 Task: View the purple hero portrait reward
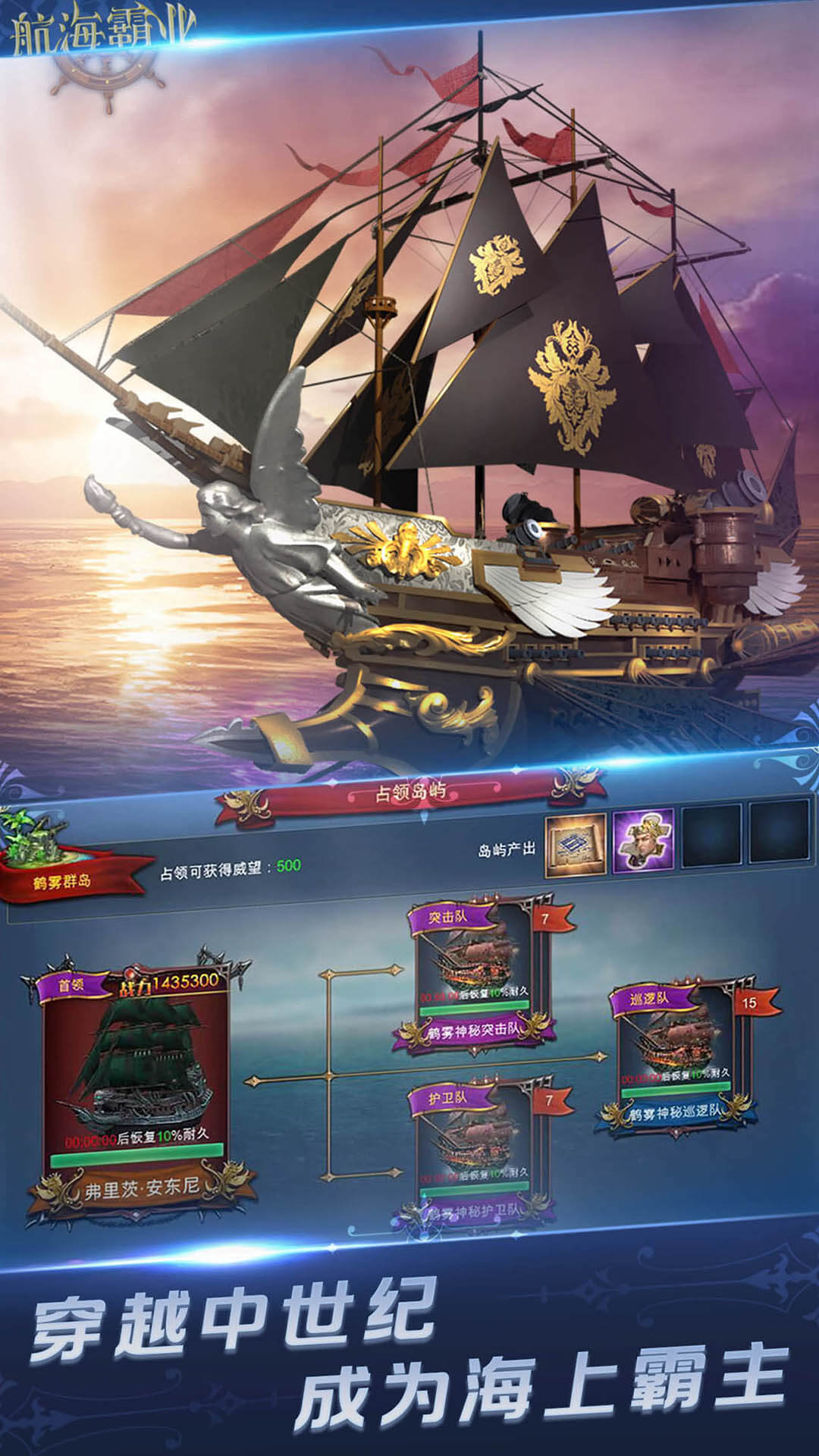pyautogui.click(x=643, y=840)
